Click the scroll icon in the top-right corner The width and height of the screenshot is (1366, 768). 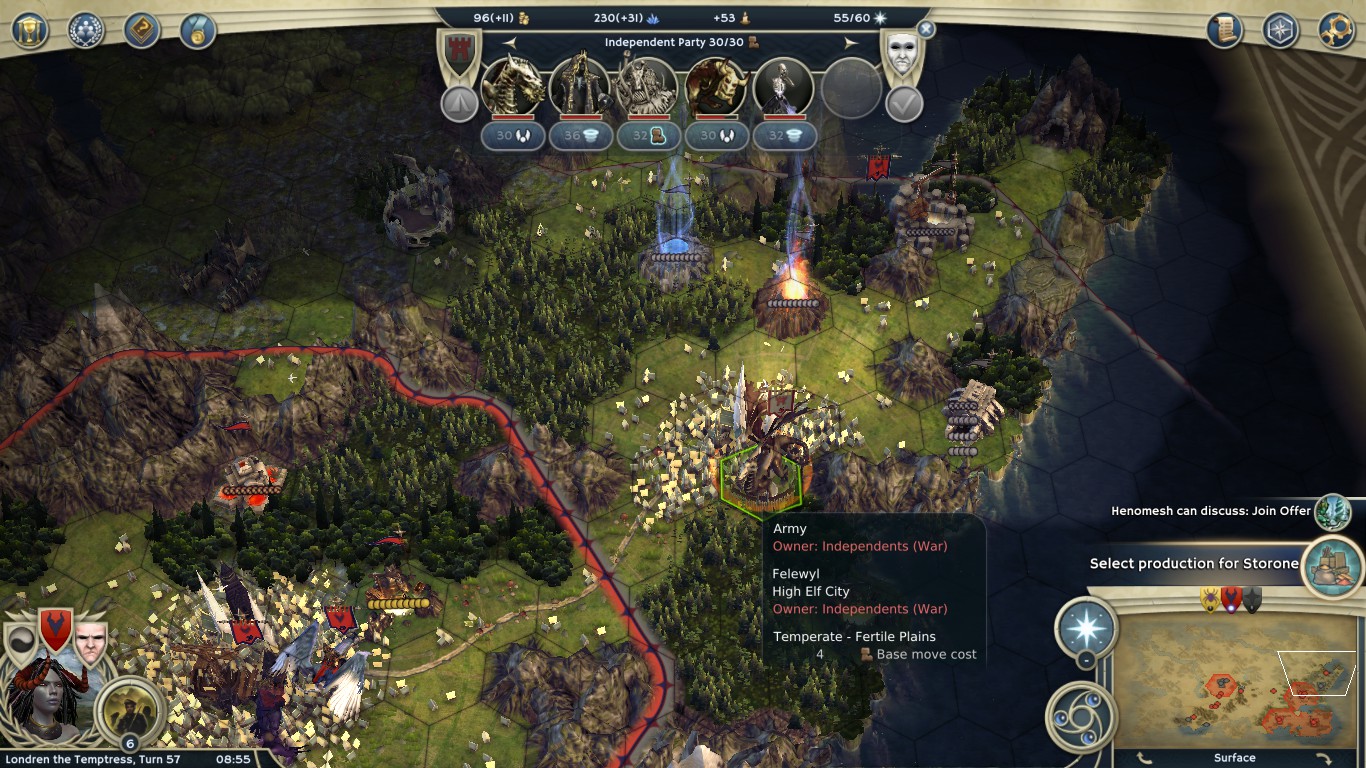[1225, 30]
